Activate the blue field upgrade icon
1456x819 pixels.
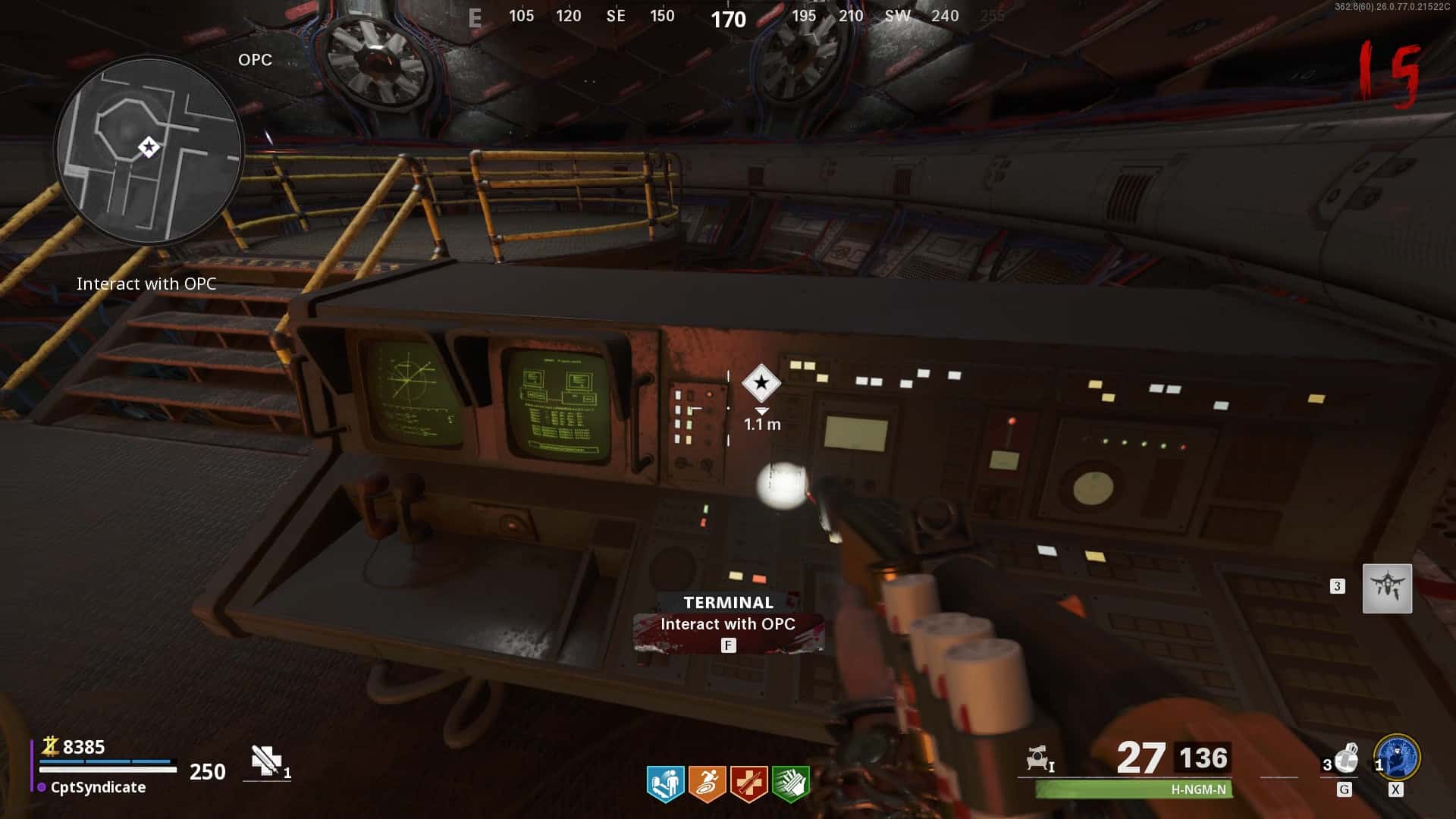1397,758
